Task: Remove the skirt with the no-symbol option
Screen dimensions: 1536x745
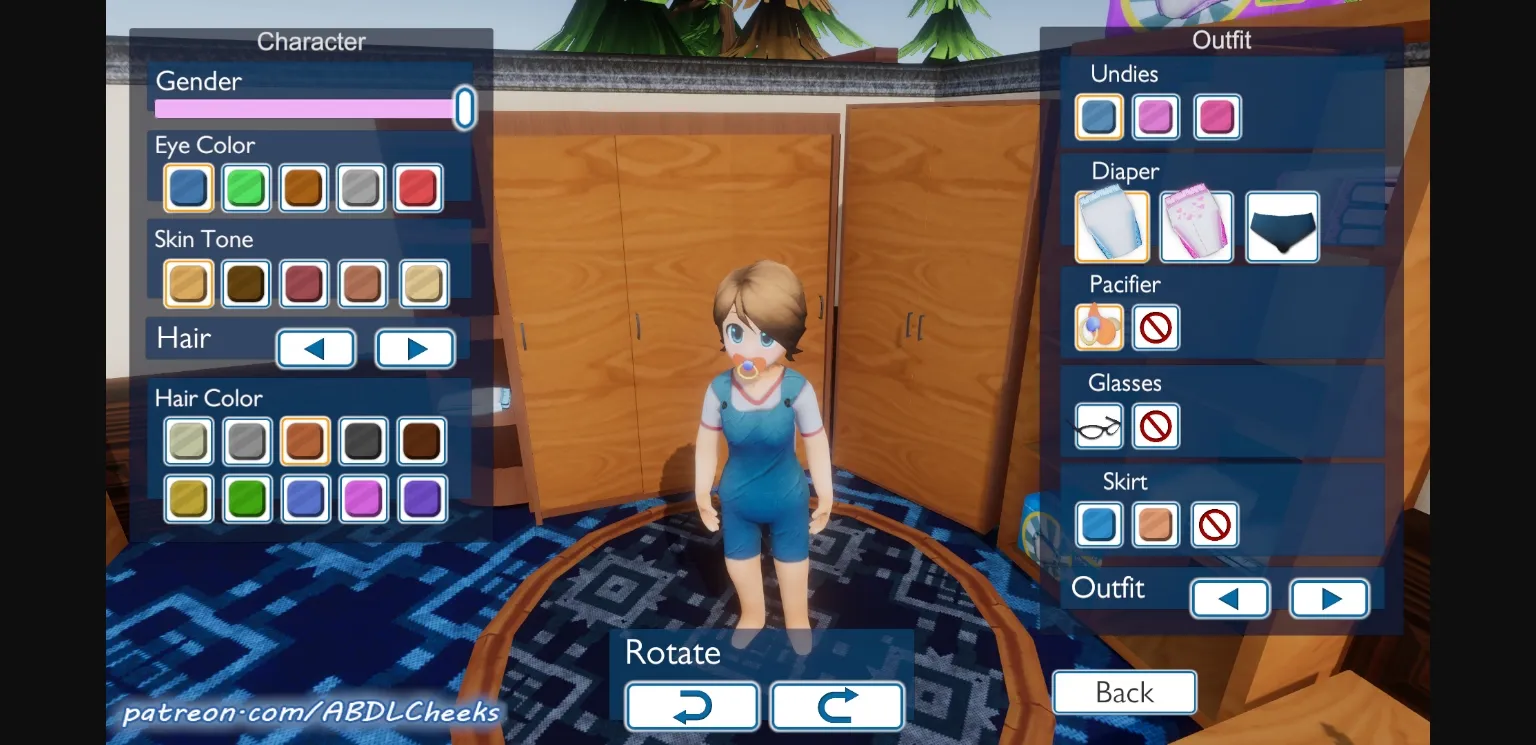Action: click(x=1214, y=524)
